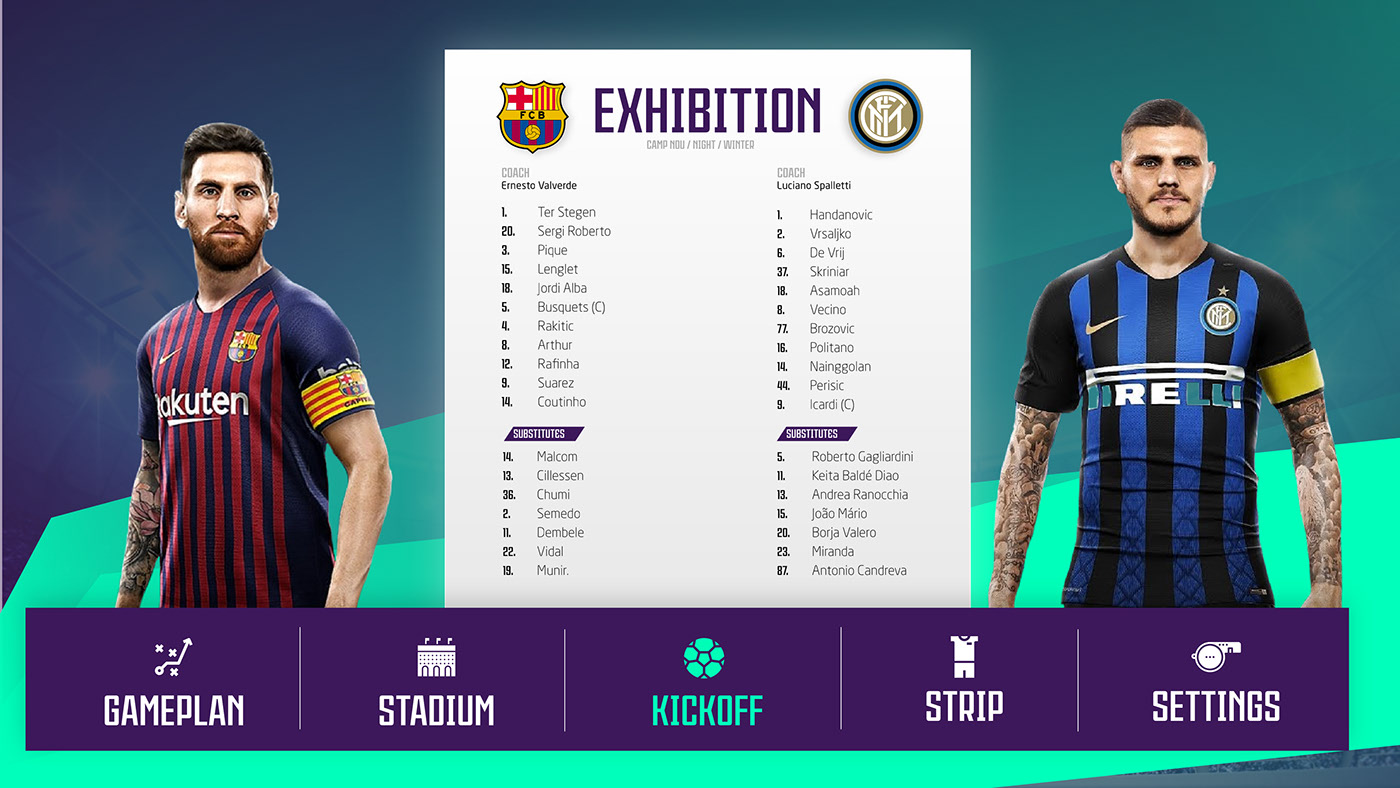Select substitute Malcom
The image size is (1400, 788).
tap(557, 457)
